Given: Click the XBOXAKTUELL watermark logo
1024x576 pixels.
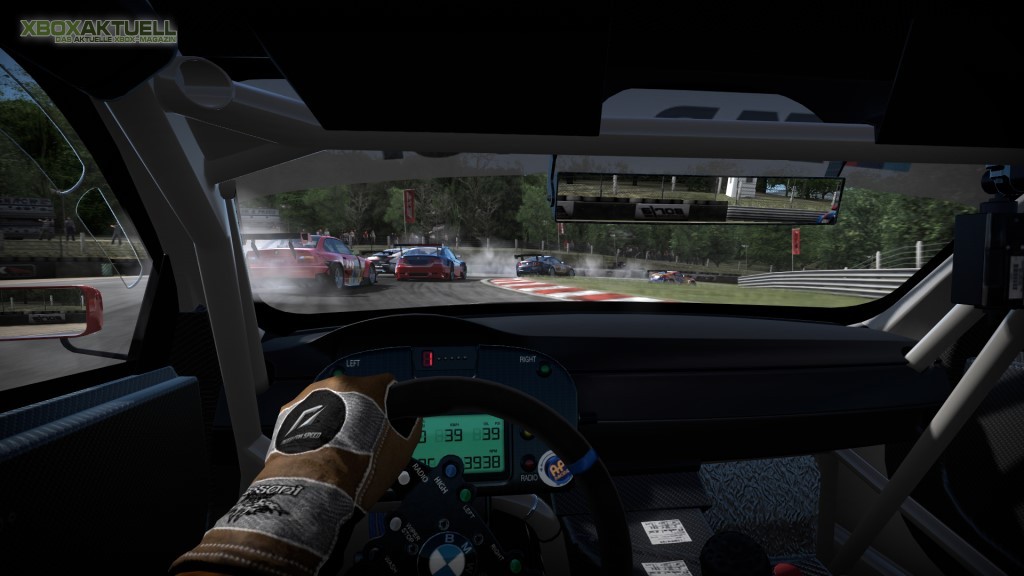Looking at the screenshot, I should click(97, 31).
